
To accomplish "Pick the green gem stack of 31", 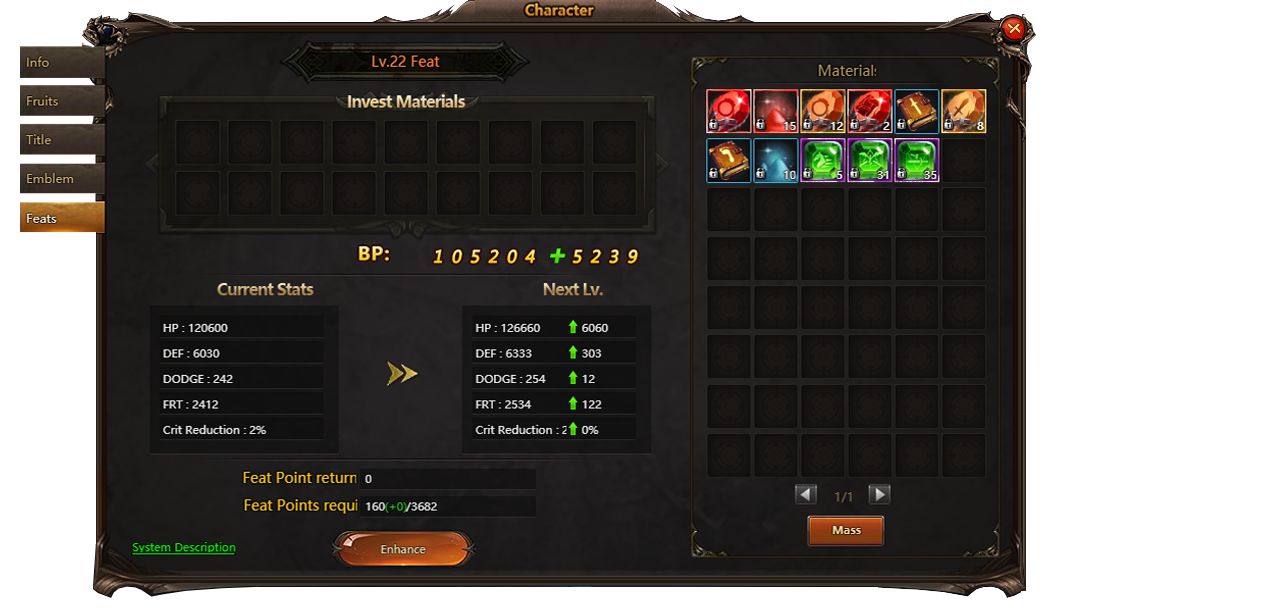I will pos(869,160).
